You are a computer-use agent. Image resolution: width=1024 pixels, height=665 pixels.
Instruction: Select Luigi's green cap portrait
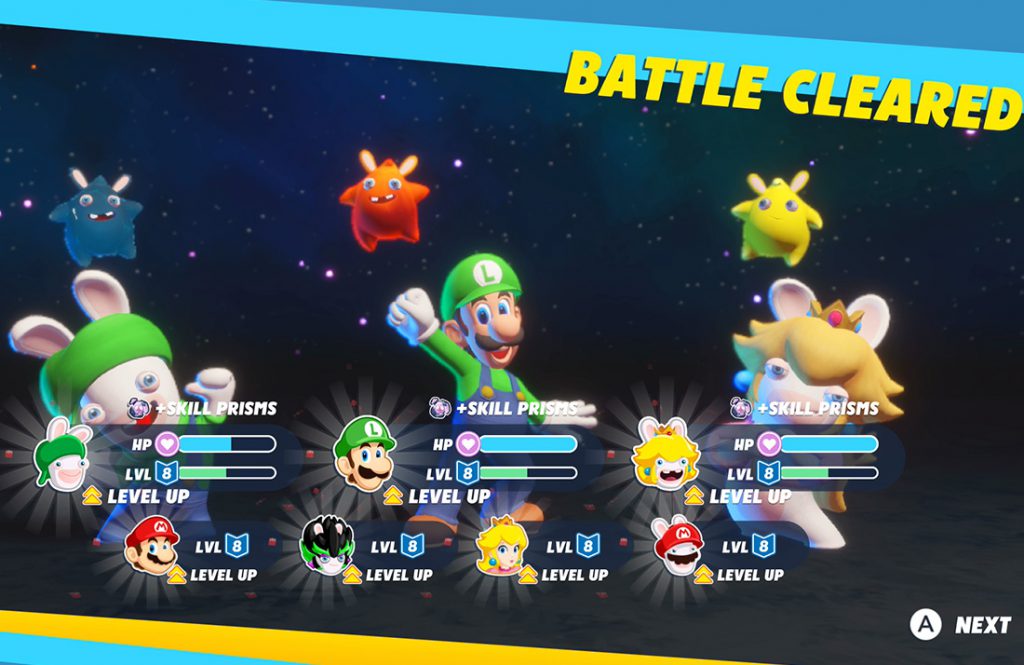tap(364, 454)
